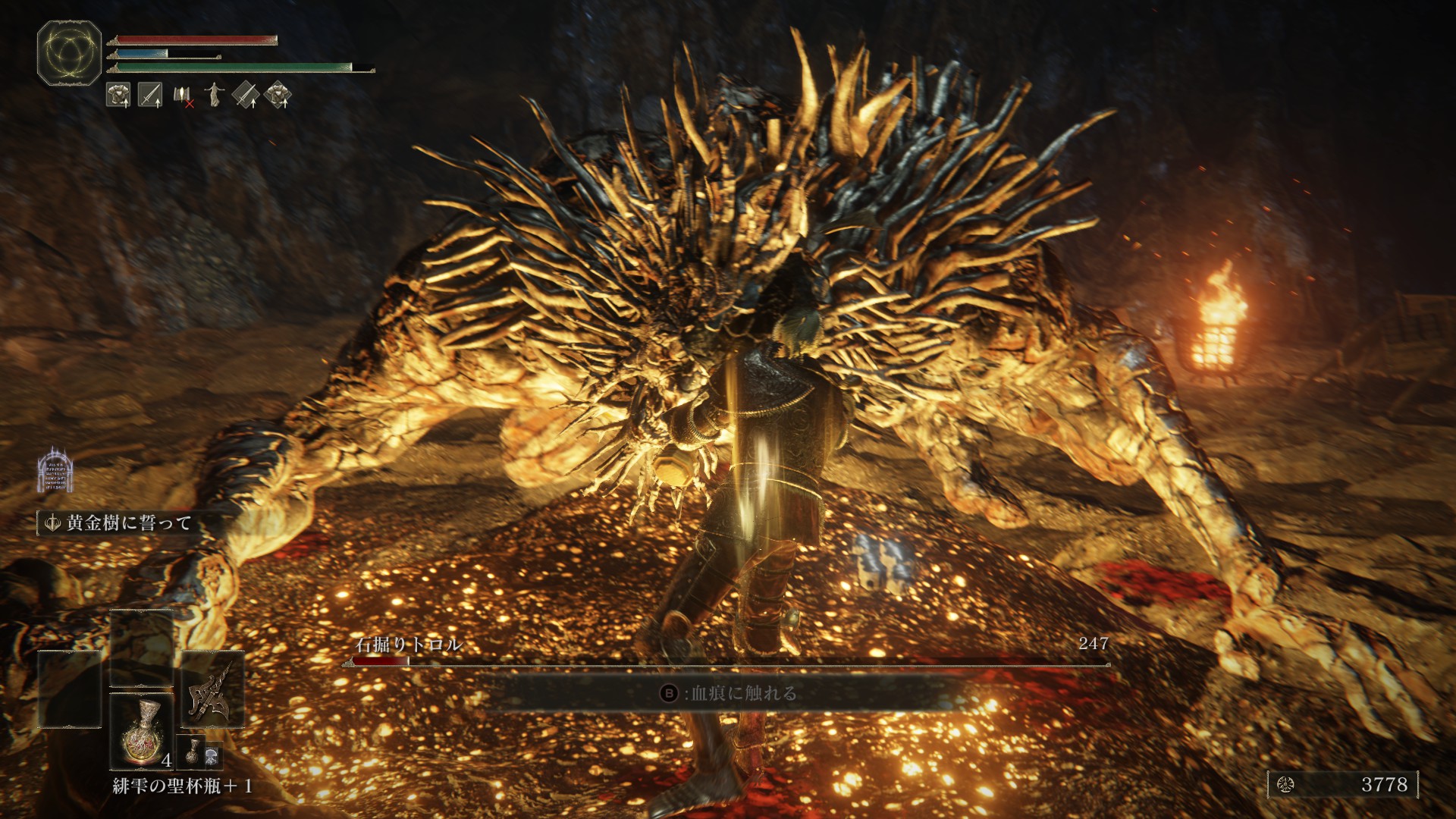Select the scroll icon with red X
Screen dimensions: 1456x819
click(183, 96)
